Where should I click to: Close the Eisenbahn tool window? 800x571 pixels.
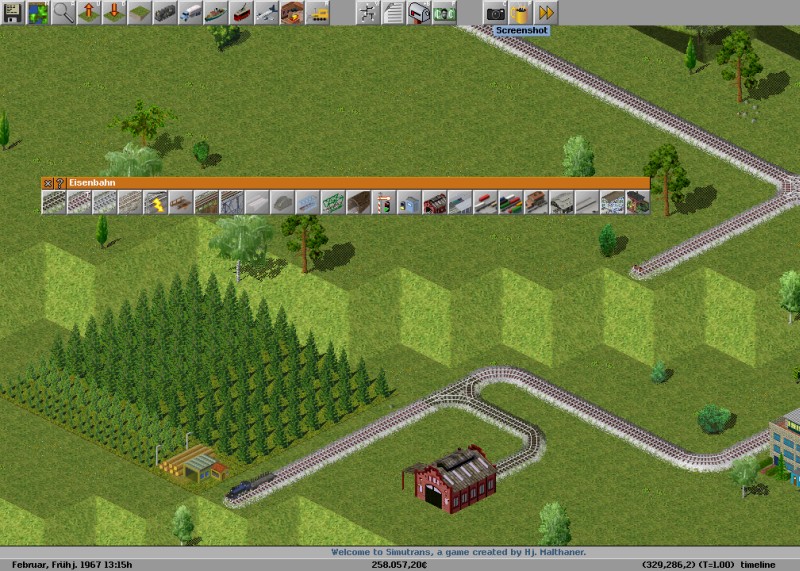click(46, 183)
